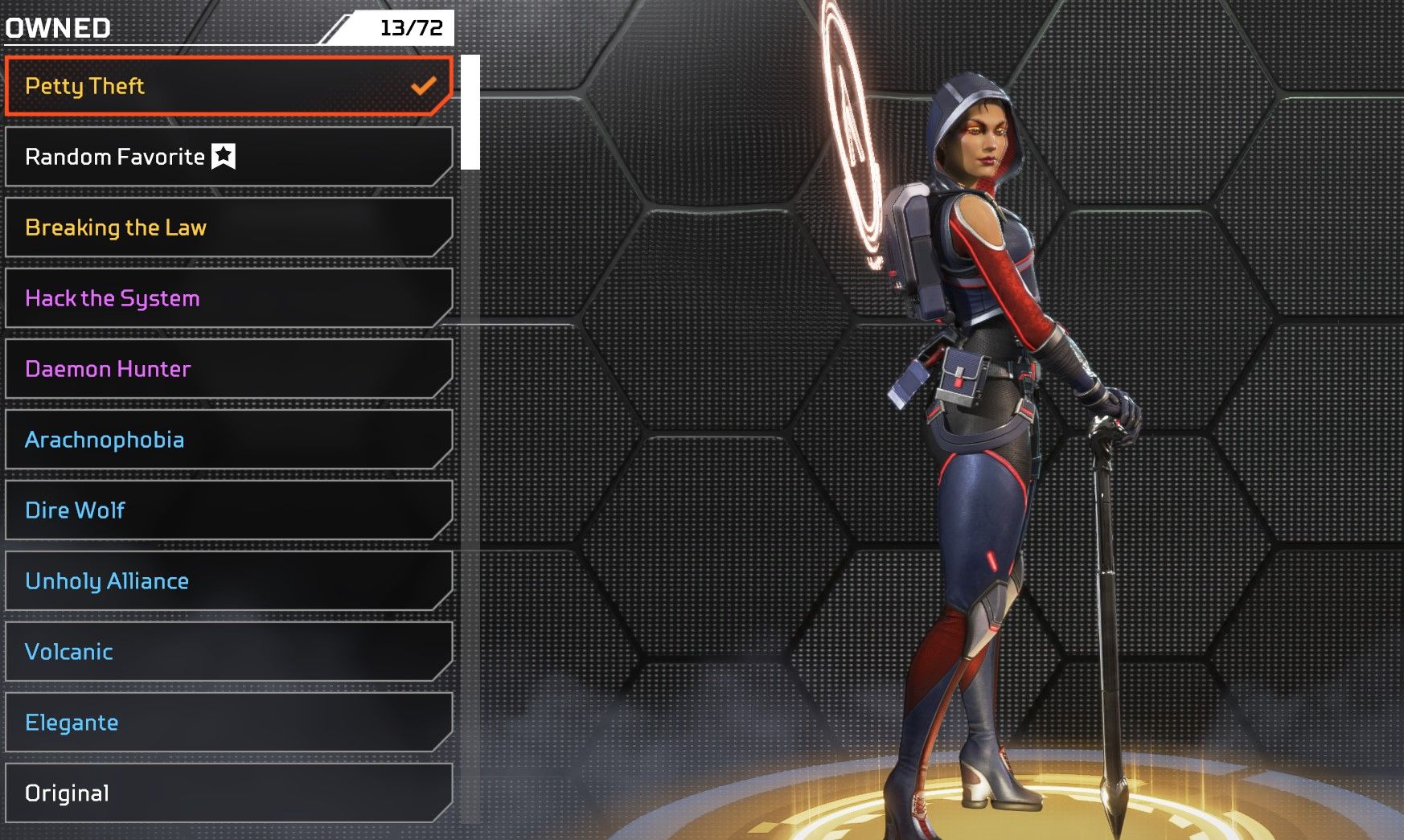Choose the Dire Wolf skin
Viewport: 1404px width, 840px height.
(x=228, y=510)
